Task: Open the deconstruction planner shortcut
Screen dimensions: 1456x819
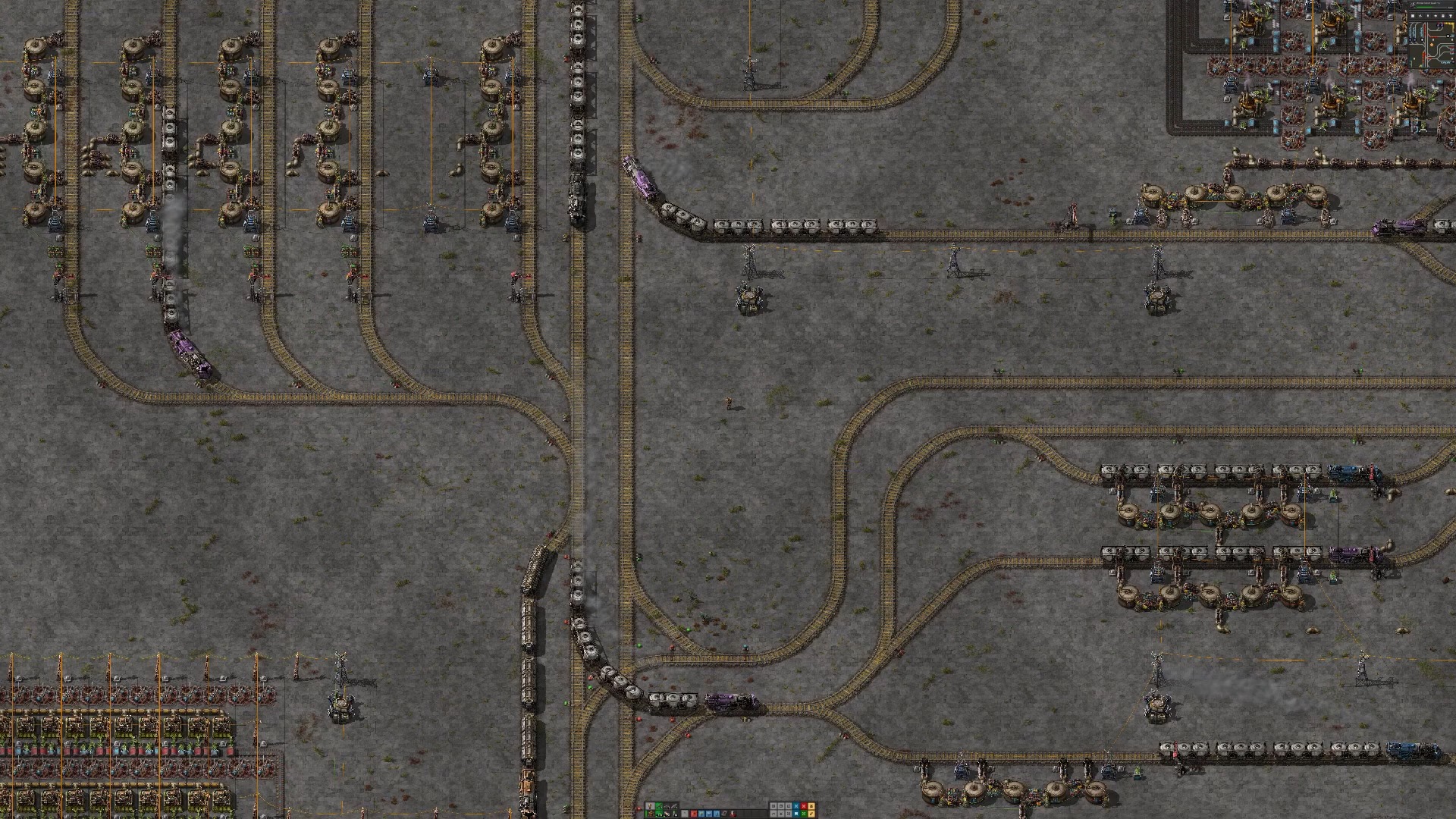Action: click(x=804, y=806)
